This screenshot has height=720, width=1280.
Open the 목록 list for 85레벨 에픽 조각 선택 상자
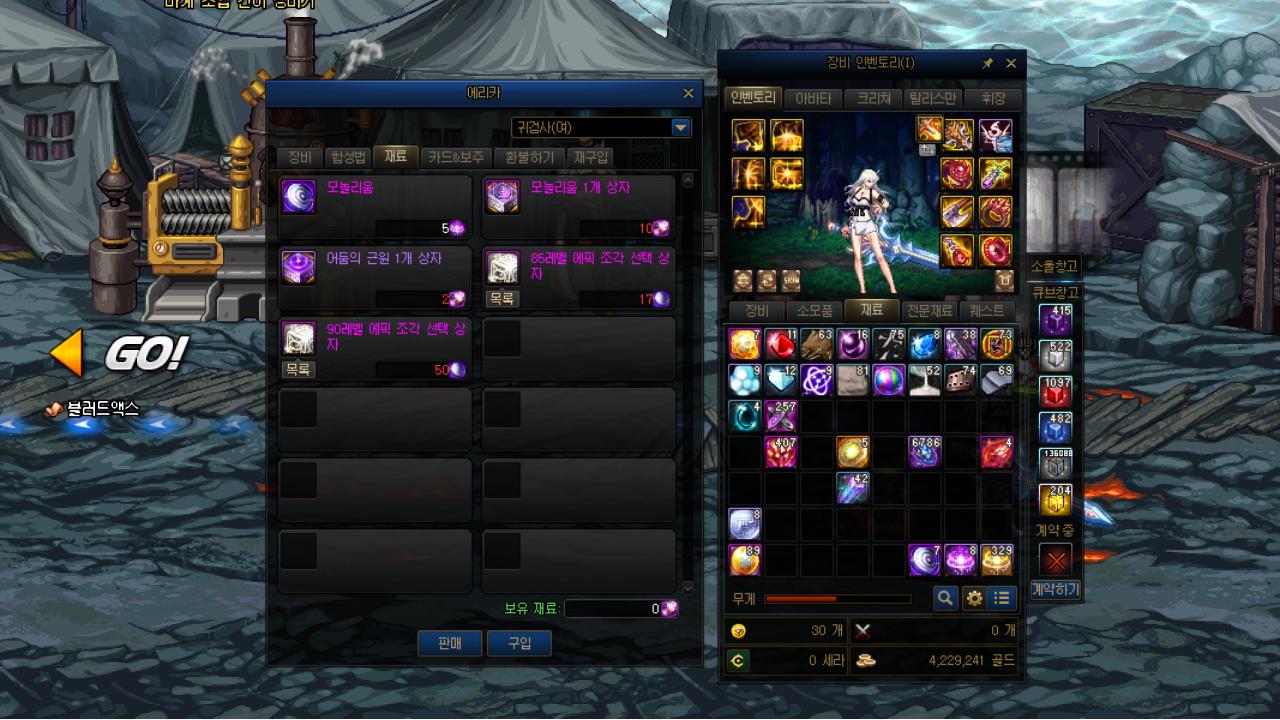(503, 299)
